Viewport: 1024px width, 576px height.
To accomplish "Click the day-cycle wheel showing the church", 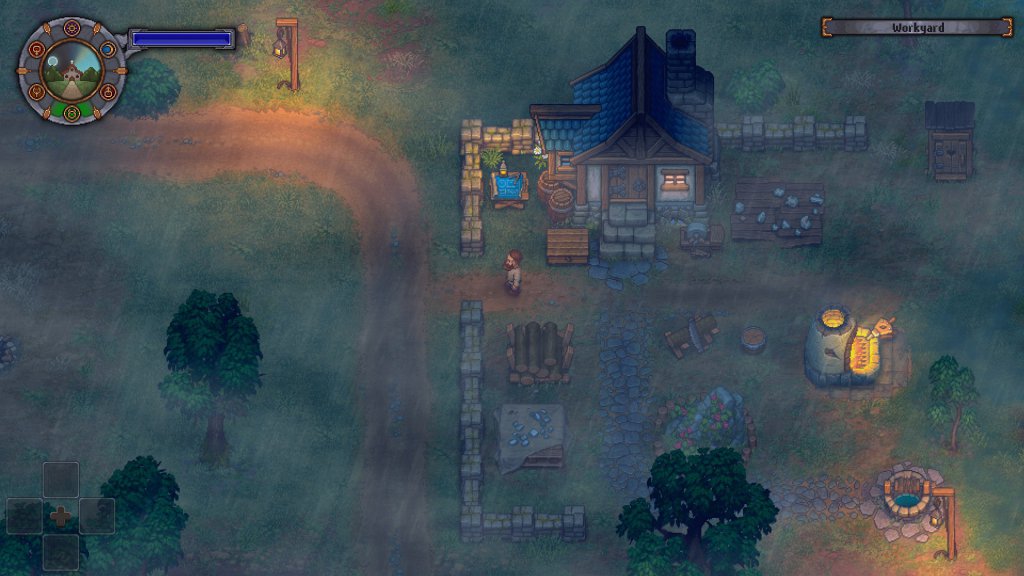I will click(x=72, y=70).
